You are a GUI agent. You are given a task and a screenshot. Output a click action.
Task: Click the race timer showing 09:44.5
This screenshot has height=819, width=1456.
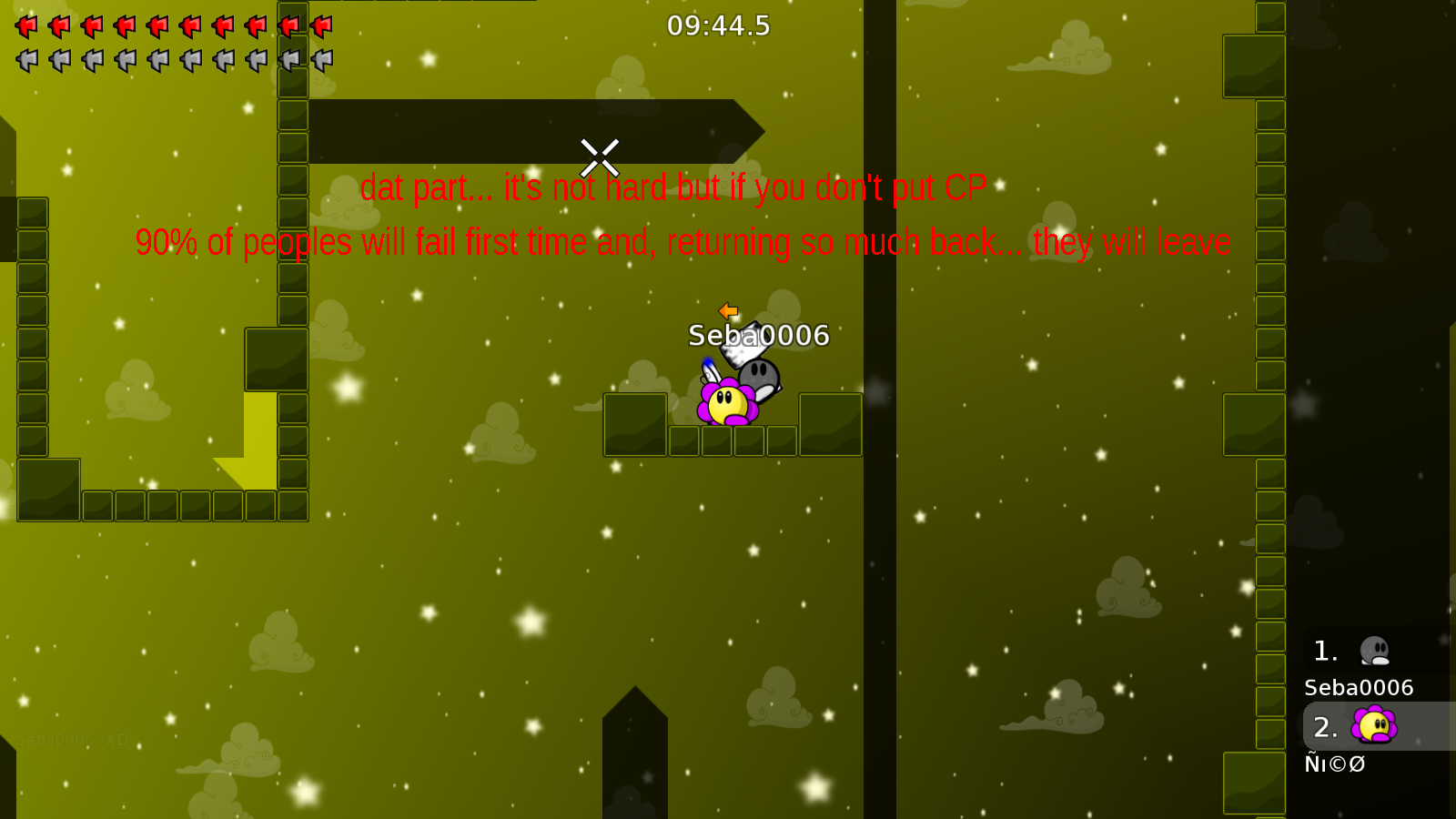(x=718, y=25)
